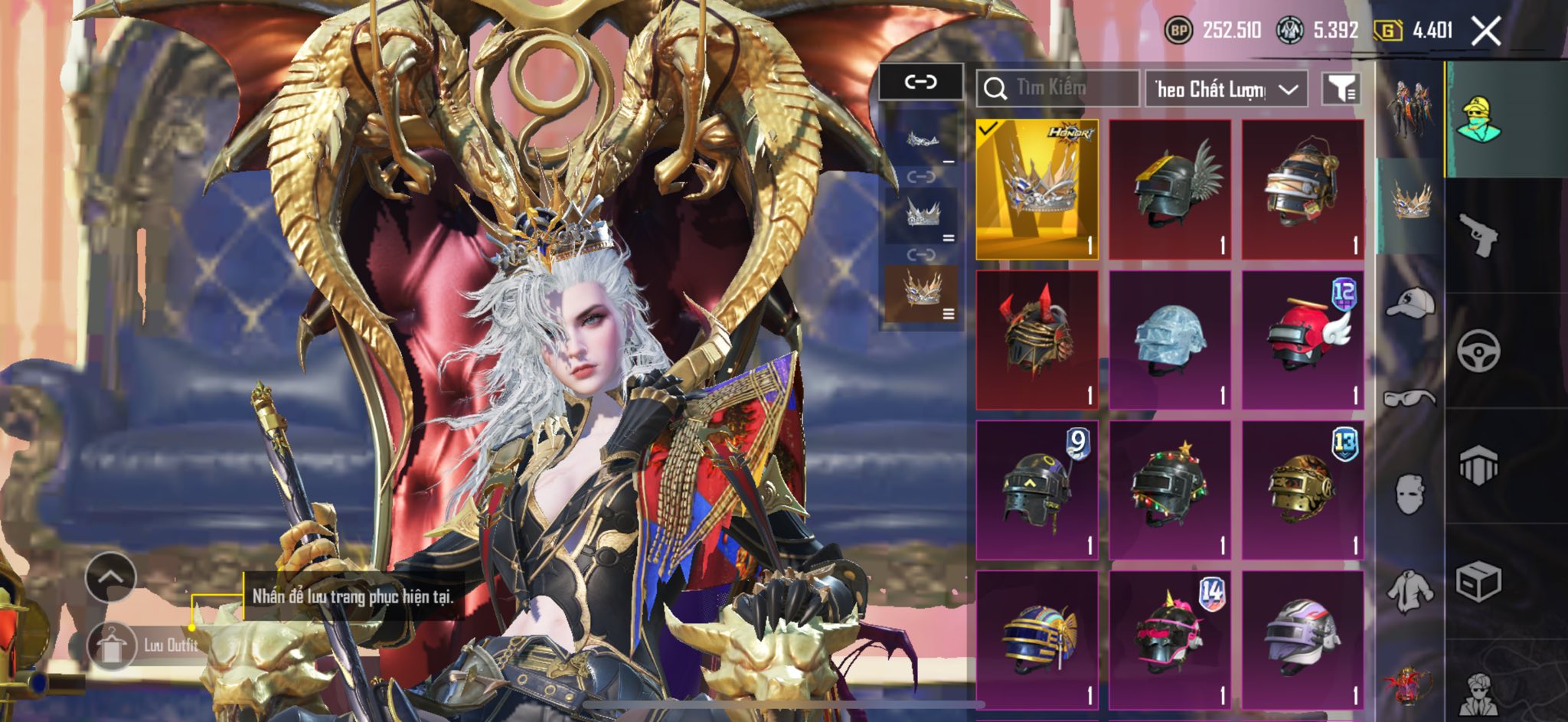Click the Tìm Kiếm search field
The width and height of the screenshot is (1568, 722).
click(1057, 89)
